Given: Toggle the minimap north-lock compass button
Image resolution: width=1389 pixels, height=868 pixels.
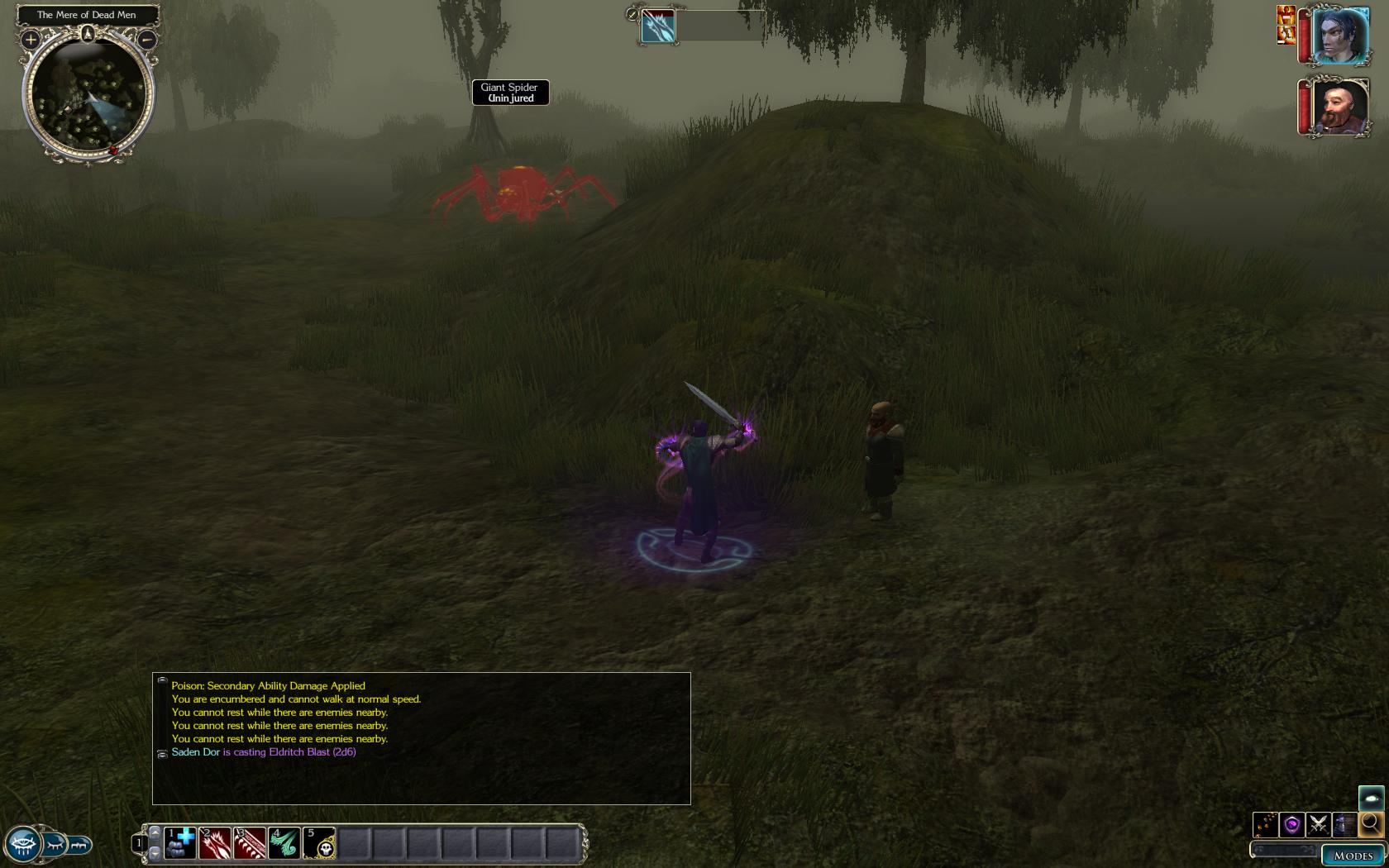Looking at the screenshot, I should pyautogui.click(x=88, y=34).
